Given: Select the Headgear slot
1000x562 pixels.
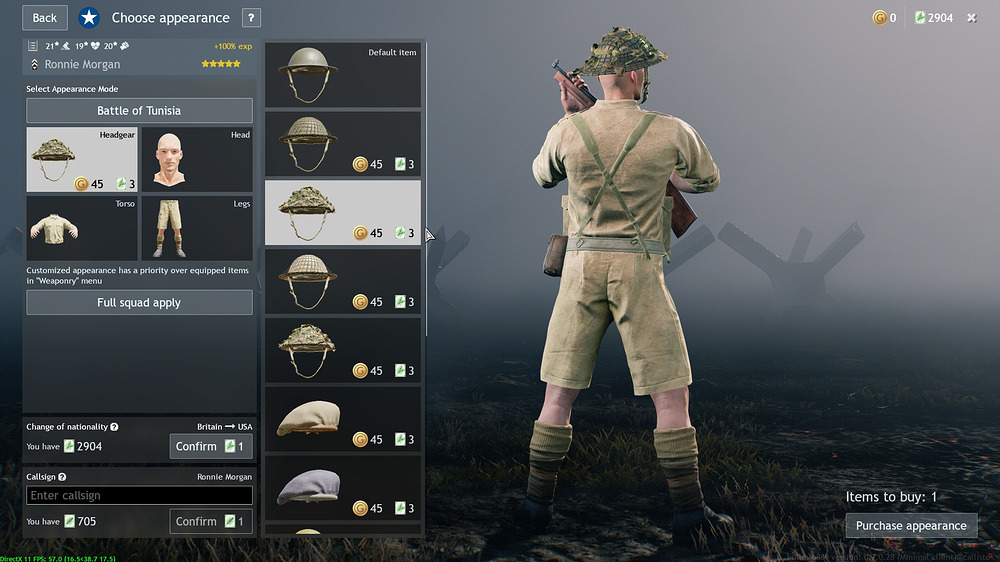Looking at the screenshot, I should (82, 159).
